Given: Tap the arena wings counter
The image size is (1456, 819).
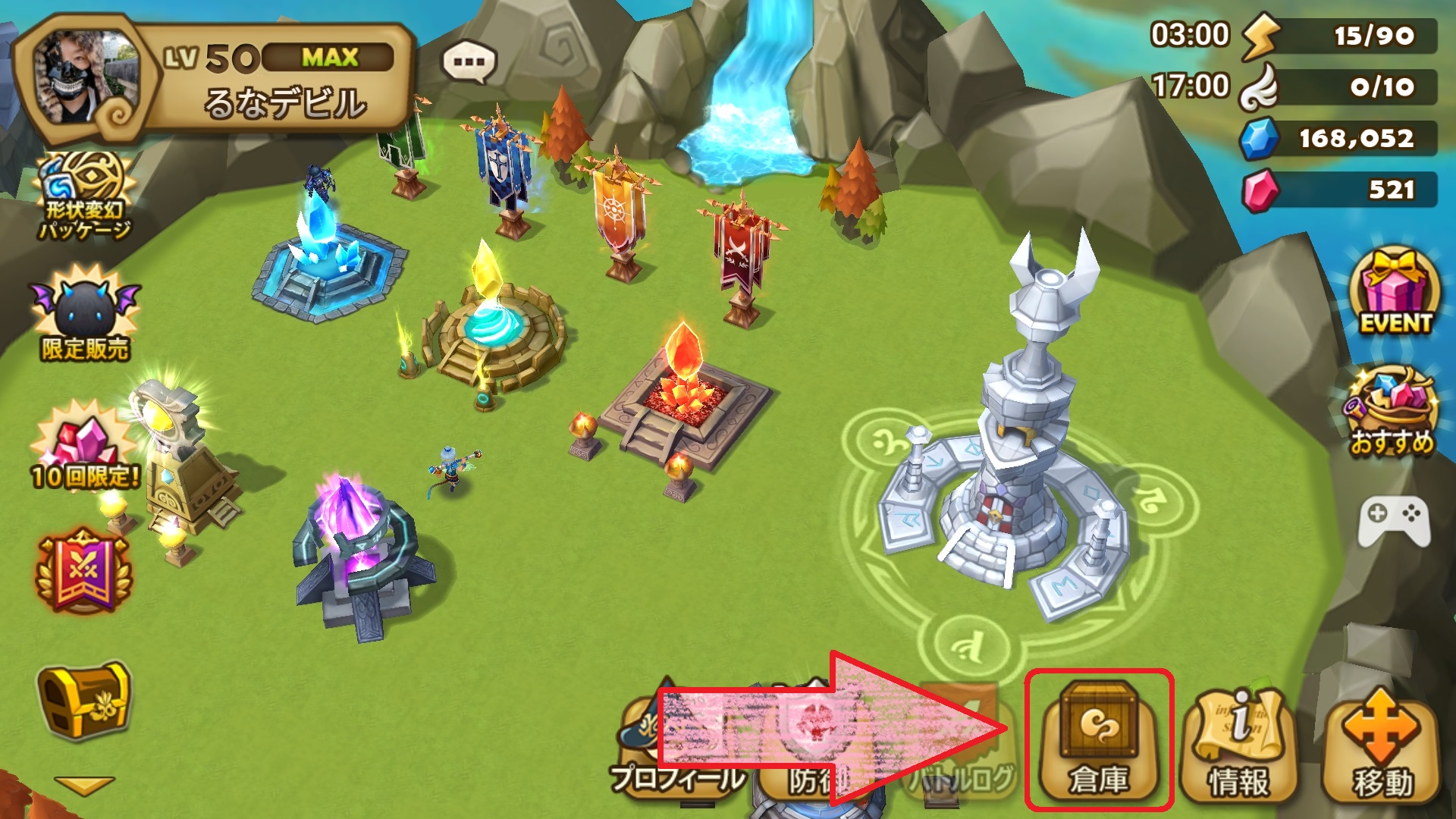Looking at the screenshot, I should click(1340, 86).
